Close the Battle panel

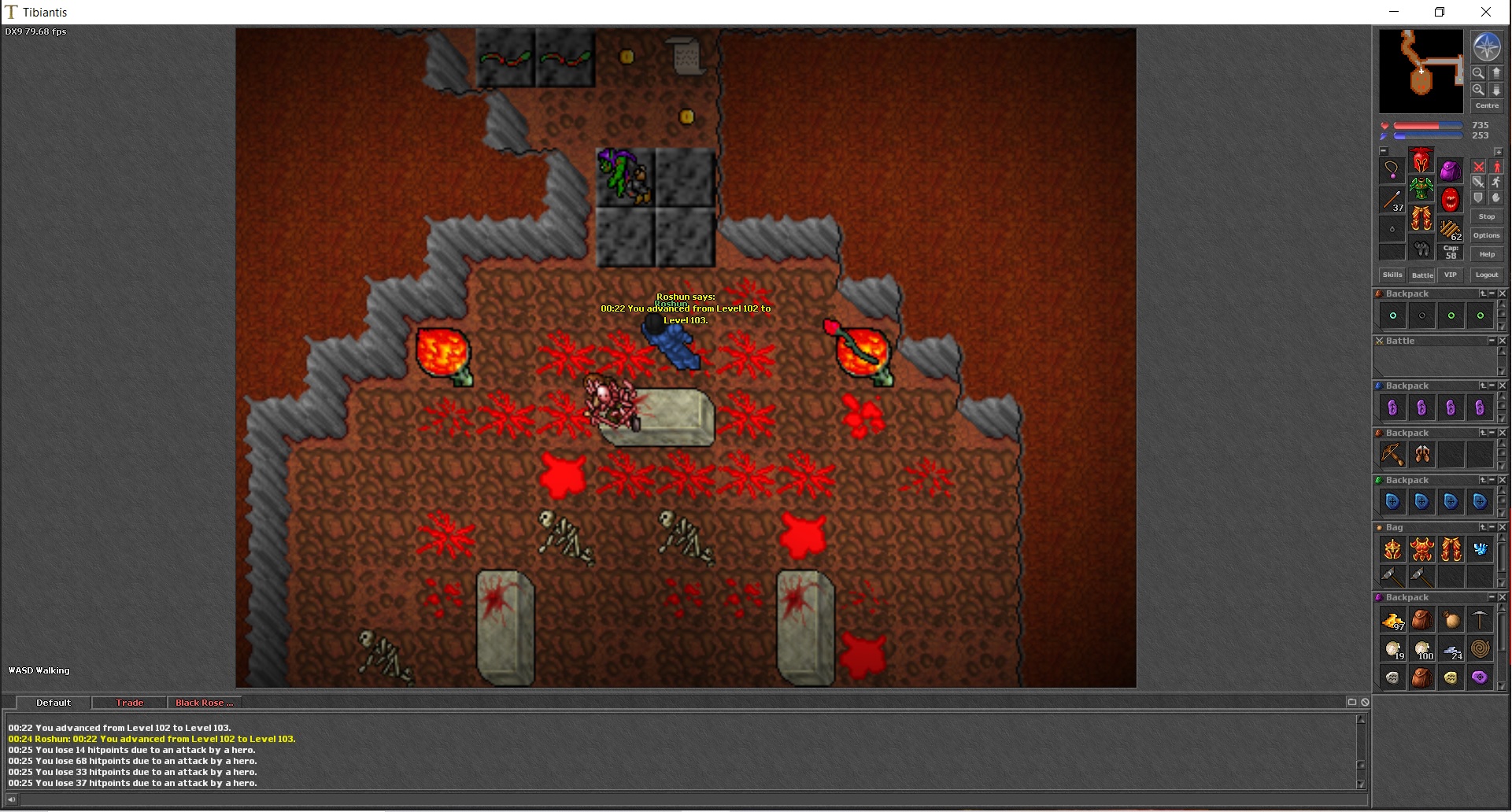[x=1503, y=341]
